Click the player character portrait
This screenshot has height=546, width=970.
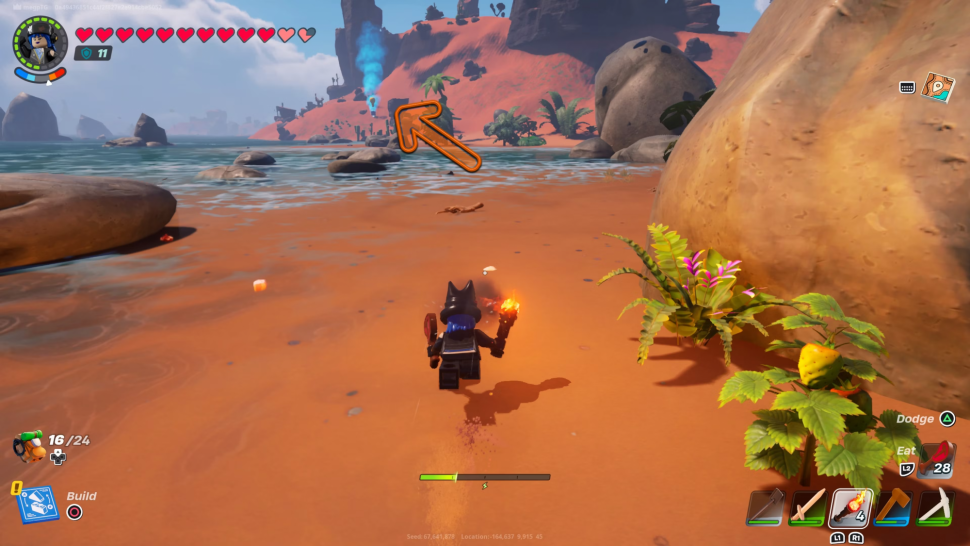click(x=40, y=43)
